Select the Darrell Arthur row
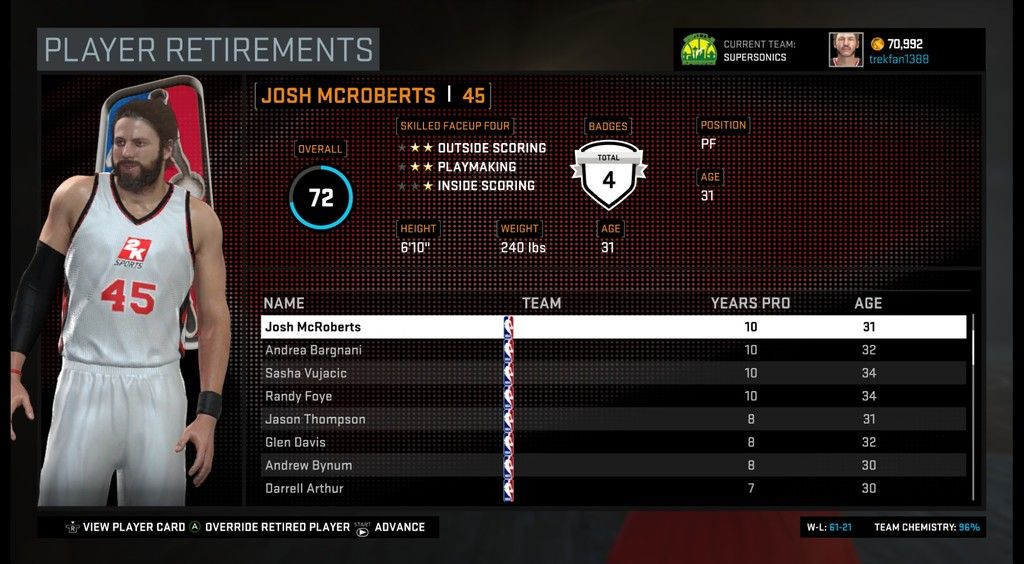Viewport: 1024px width, 564px height. pos(612,488)
